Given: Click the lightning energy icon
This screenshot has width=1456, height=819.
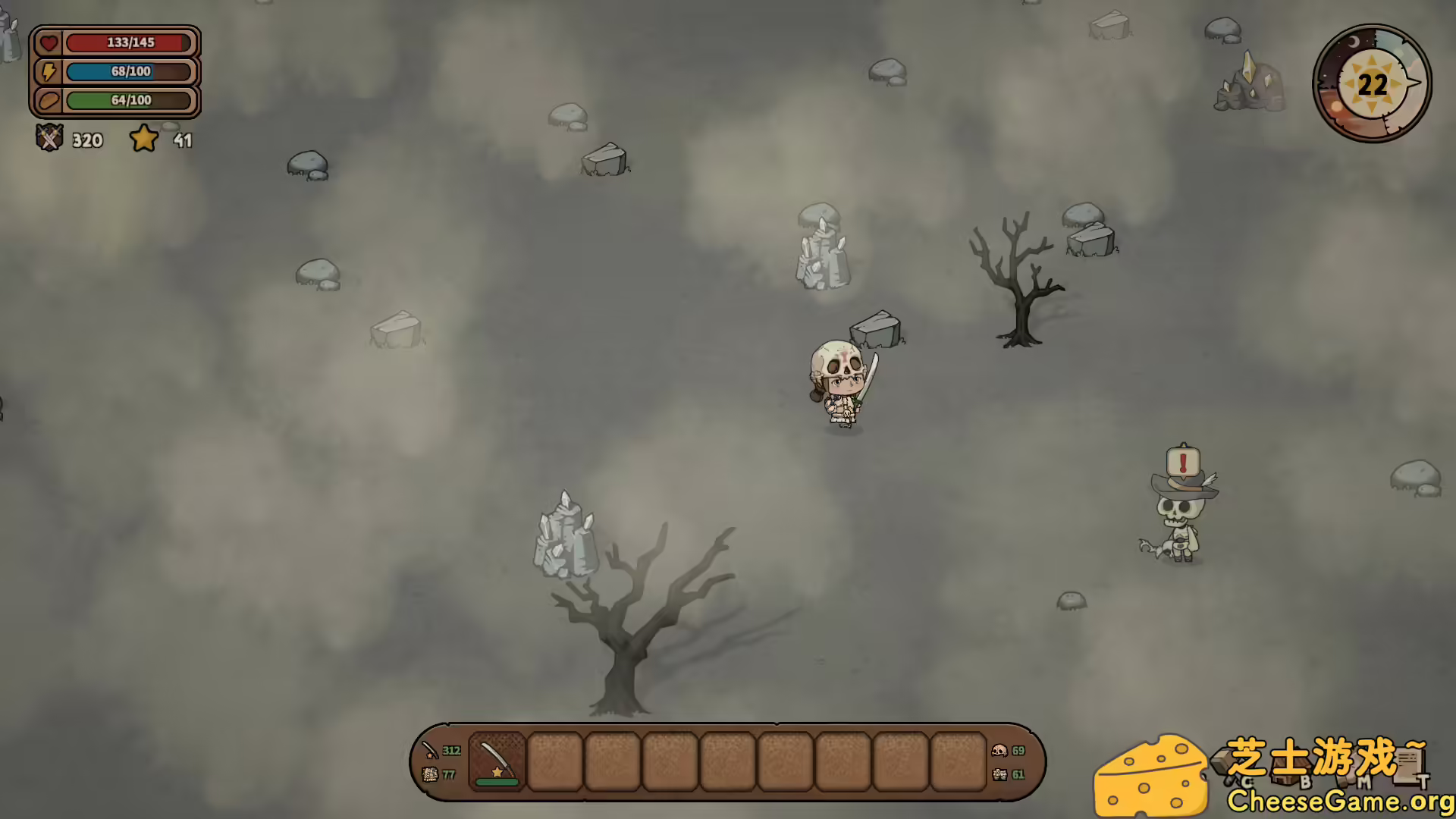Looking at the screenshot, I should pos(49,72).
